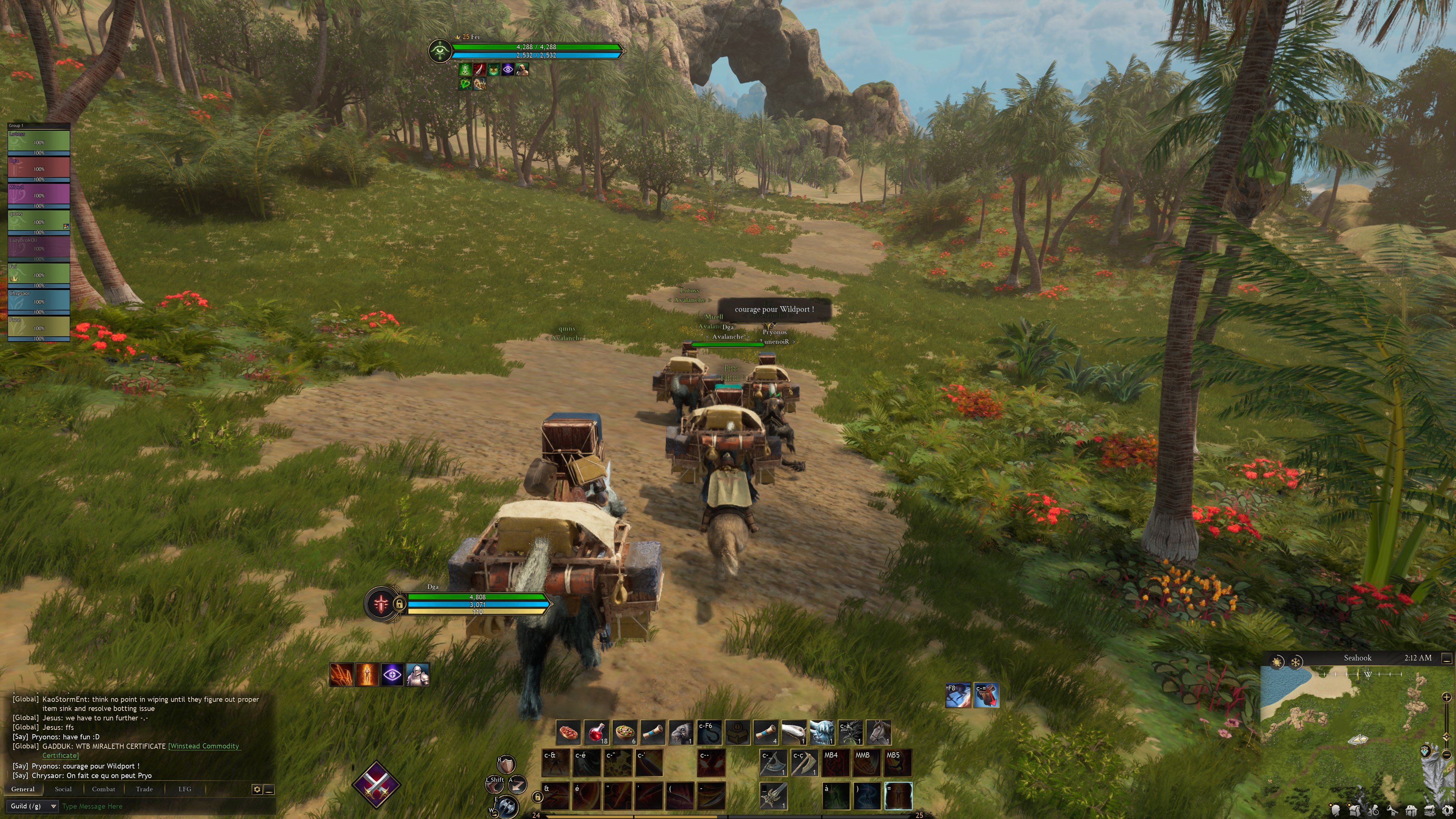
Task: Open the Guild (/g) channel dropdown
Action: click(33, 806)
